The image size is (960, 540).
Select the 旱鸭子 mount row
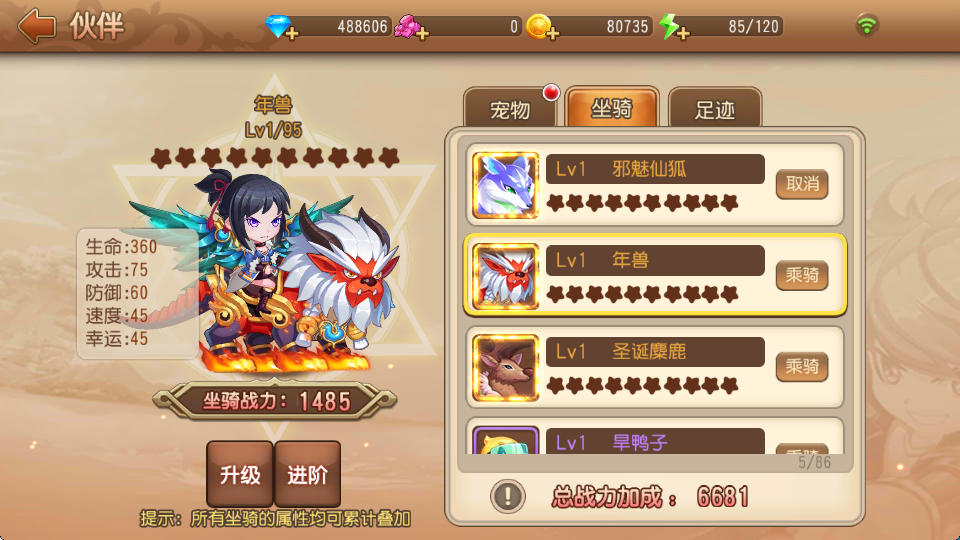click(655, 440)
